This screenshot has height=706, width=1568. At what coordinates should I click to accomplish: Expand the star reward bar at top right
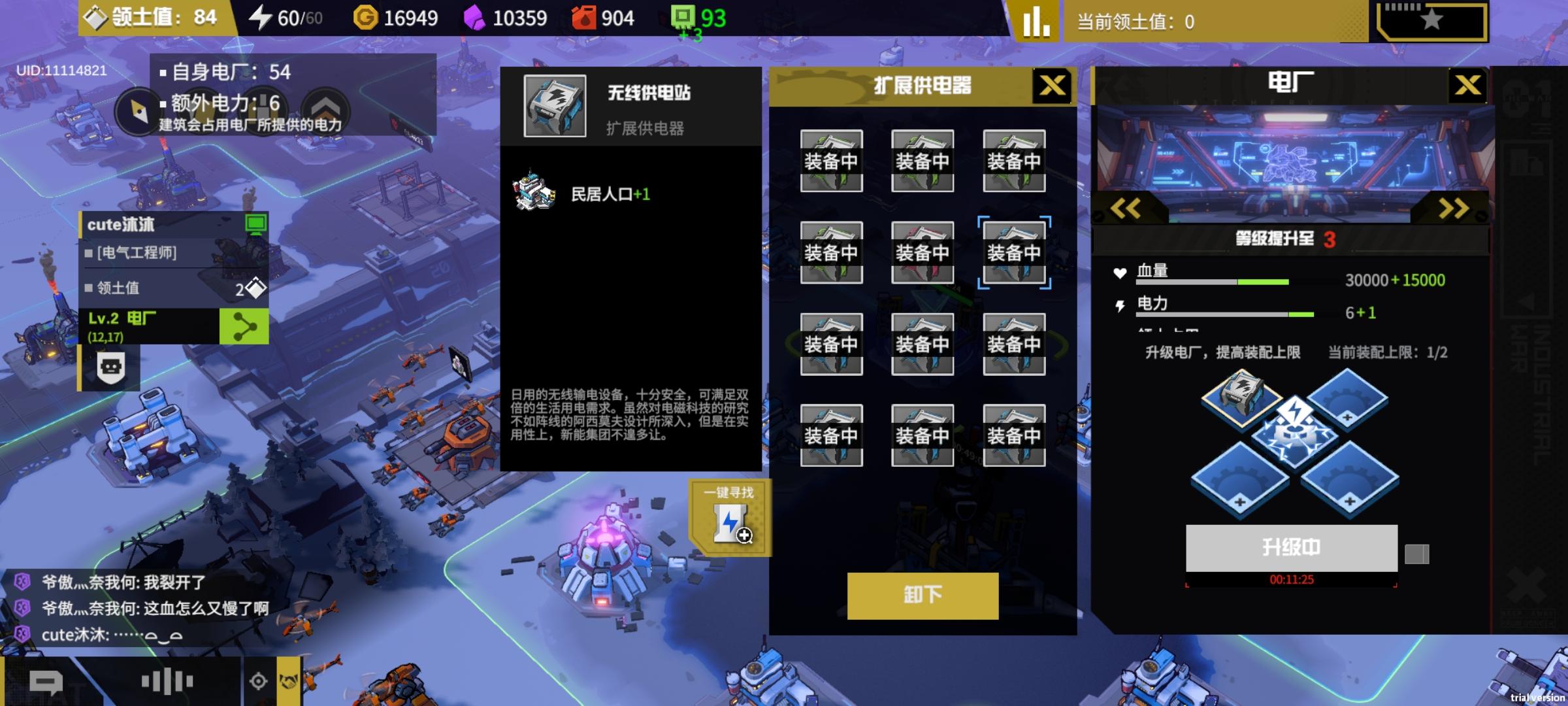pos(1431,20)
